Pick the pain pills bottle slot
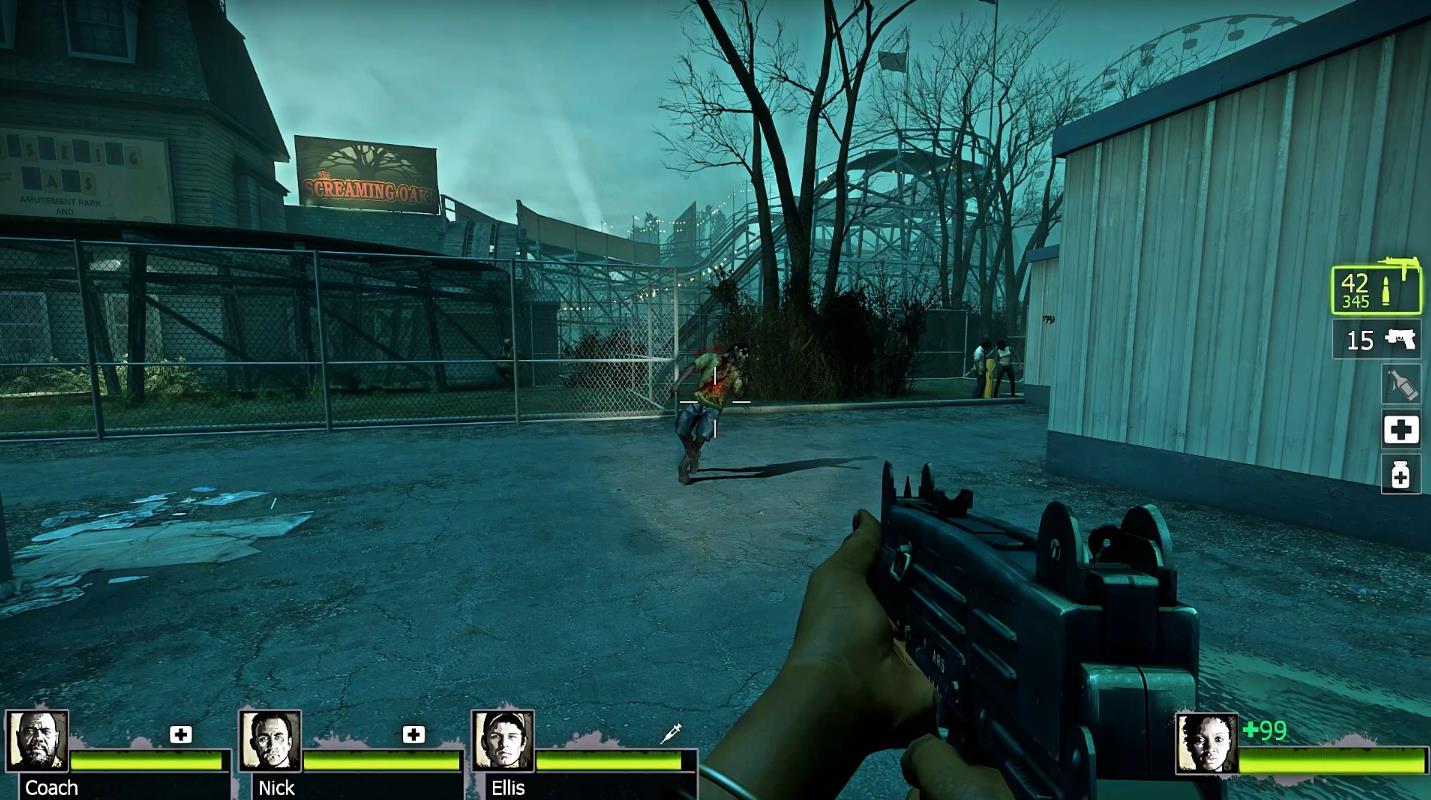The width and height of the screenshot is (1431, 800). (x=1400, y=475)
